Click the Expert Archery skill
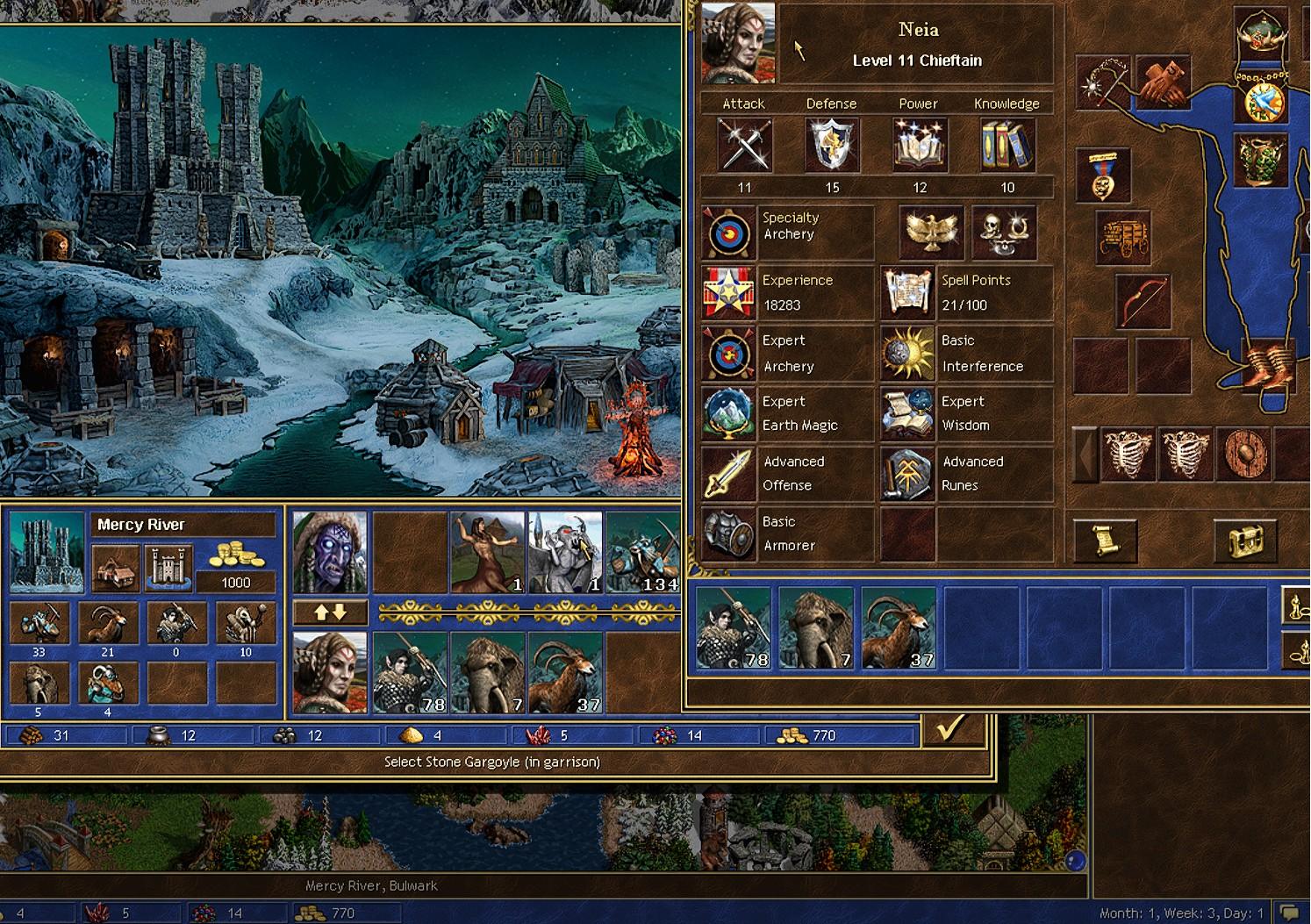 728,354
